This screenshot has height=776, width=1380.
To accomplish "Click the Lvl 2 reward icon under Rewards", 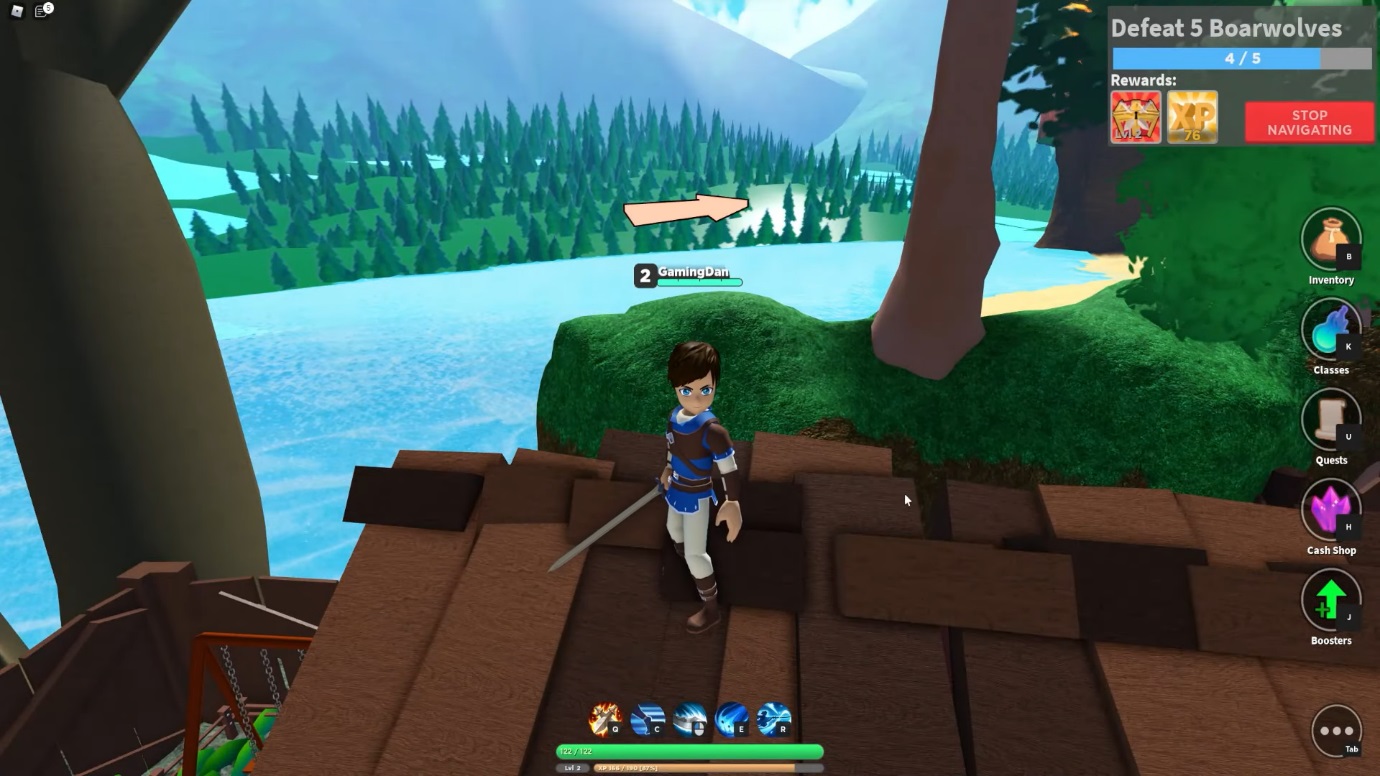I will pyautogui.click(x=1135, y=117).
